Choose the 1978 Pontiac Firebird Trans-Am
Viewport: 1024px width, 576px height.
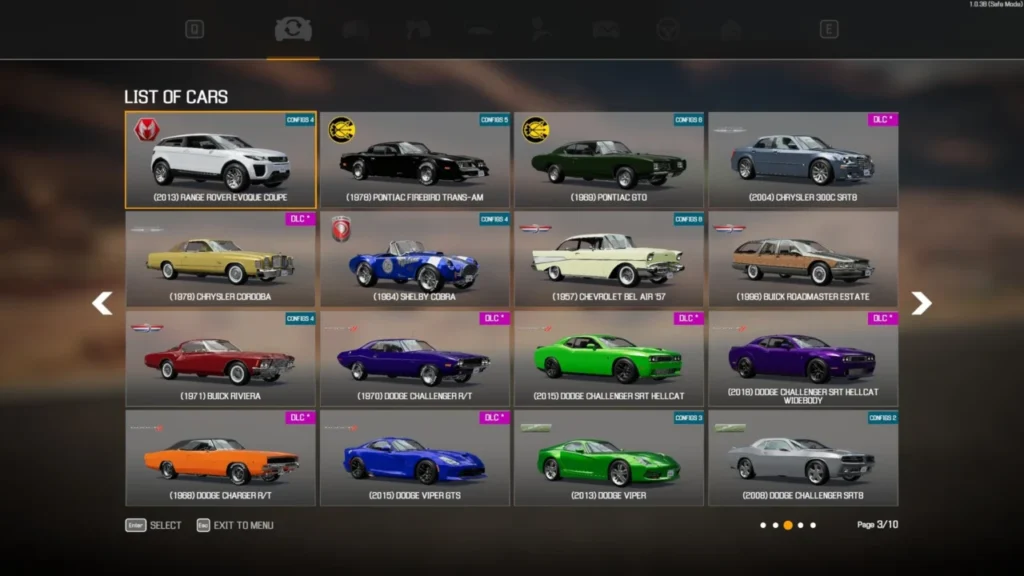tap(415, 160)
